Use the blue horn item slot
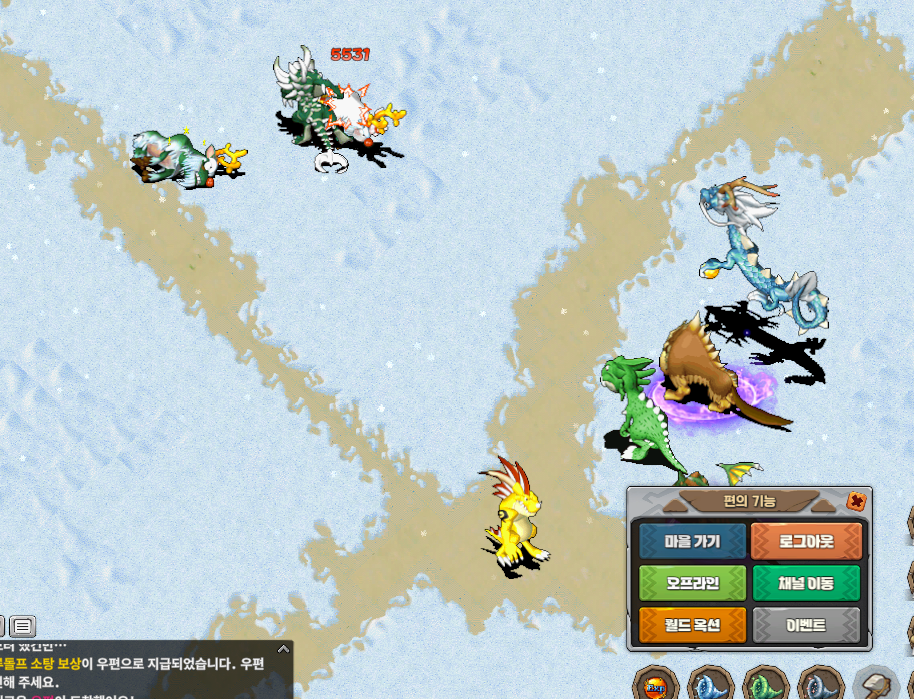Screen dimensions: 914x699 point(711,687)
